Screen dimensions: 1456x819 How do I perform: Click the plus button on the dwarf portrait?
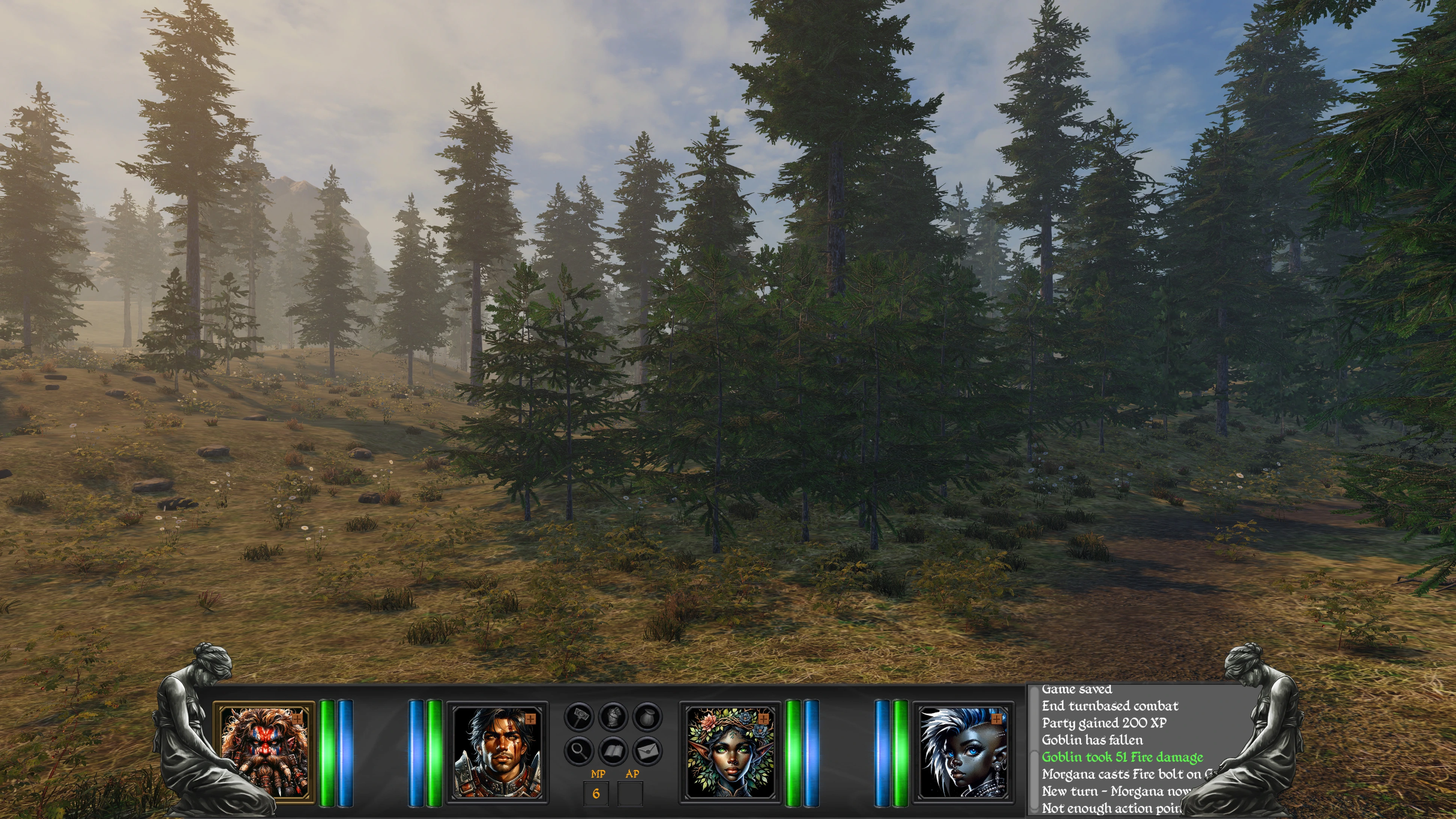[298, 719]
